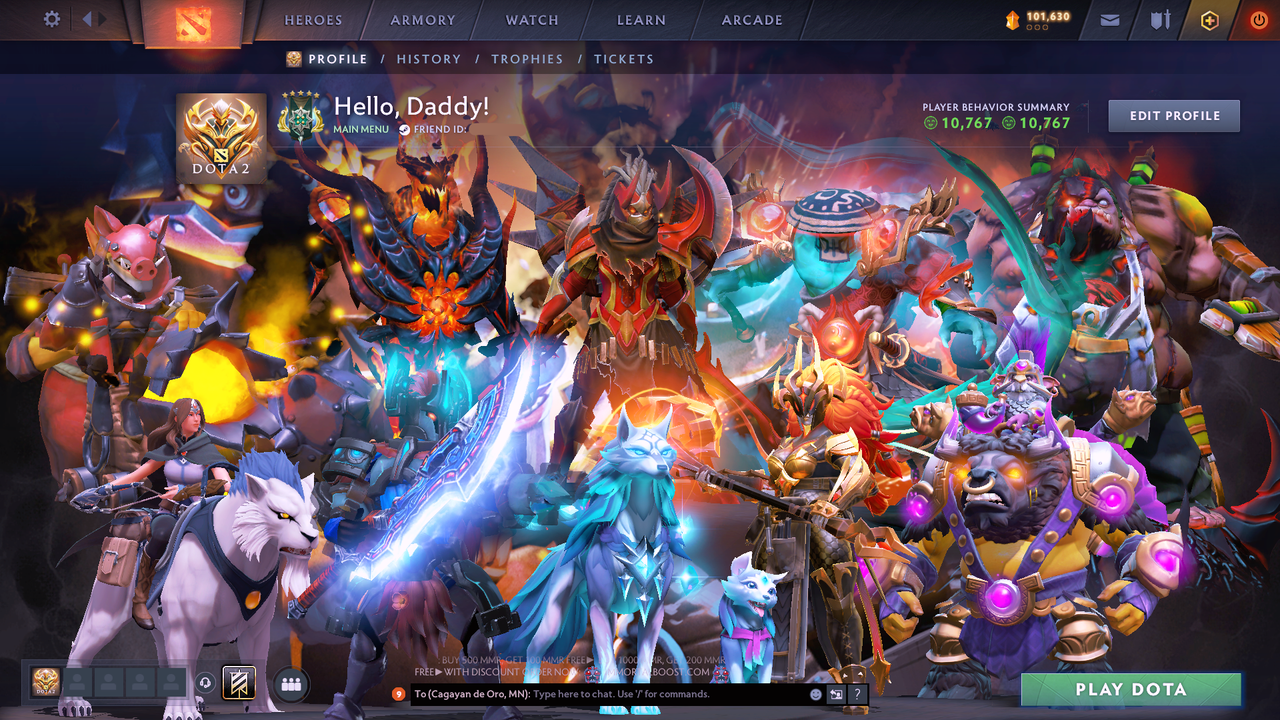Open the WATCH menu
This screenshot has height=720, width=1280.
pos(531,20)
